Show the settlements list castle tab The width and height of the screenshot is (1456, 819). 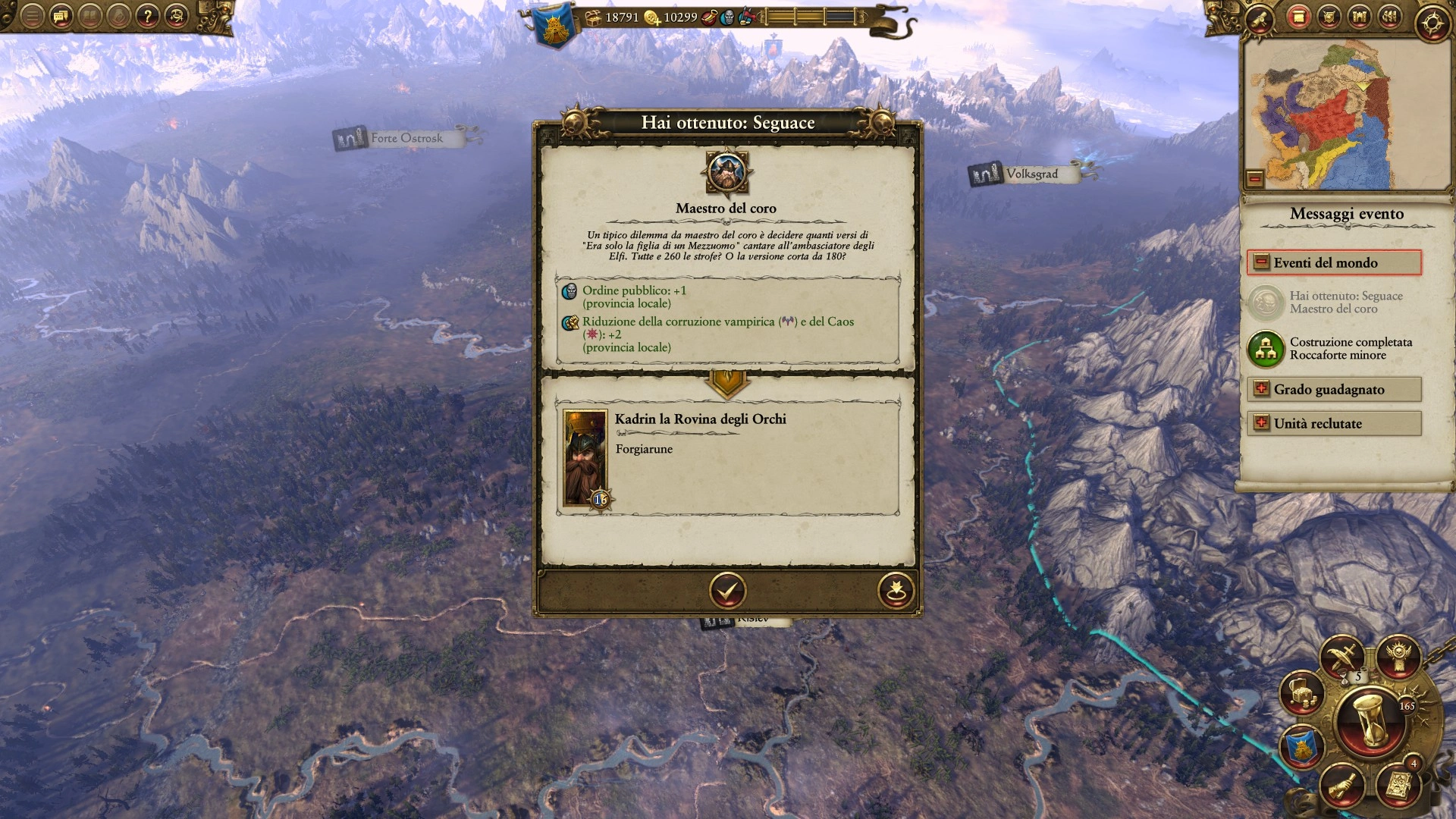[x=1359, y=16]
